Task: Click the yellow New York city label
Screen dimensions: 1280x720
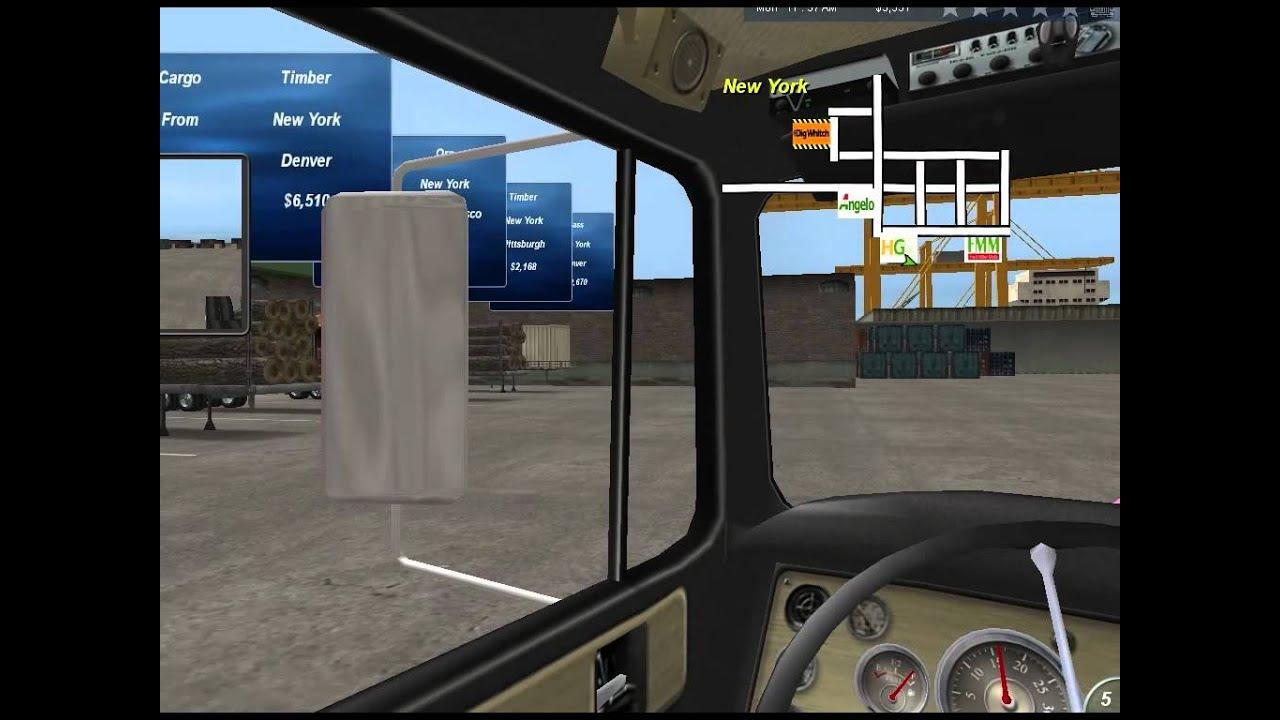Action: click(765, 87)
